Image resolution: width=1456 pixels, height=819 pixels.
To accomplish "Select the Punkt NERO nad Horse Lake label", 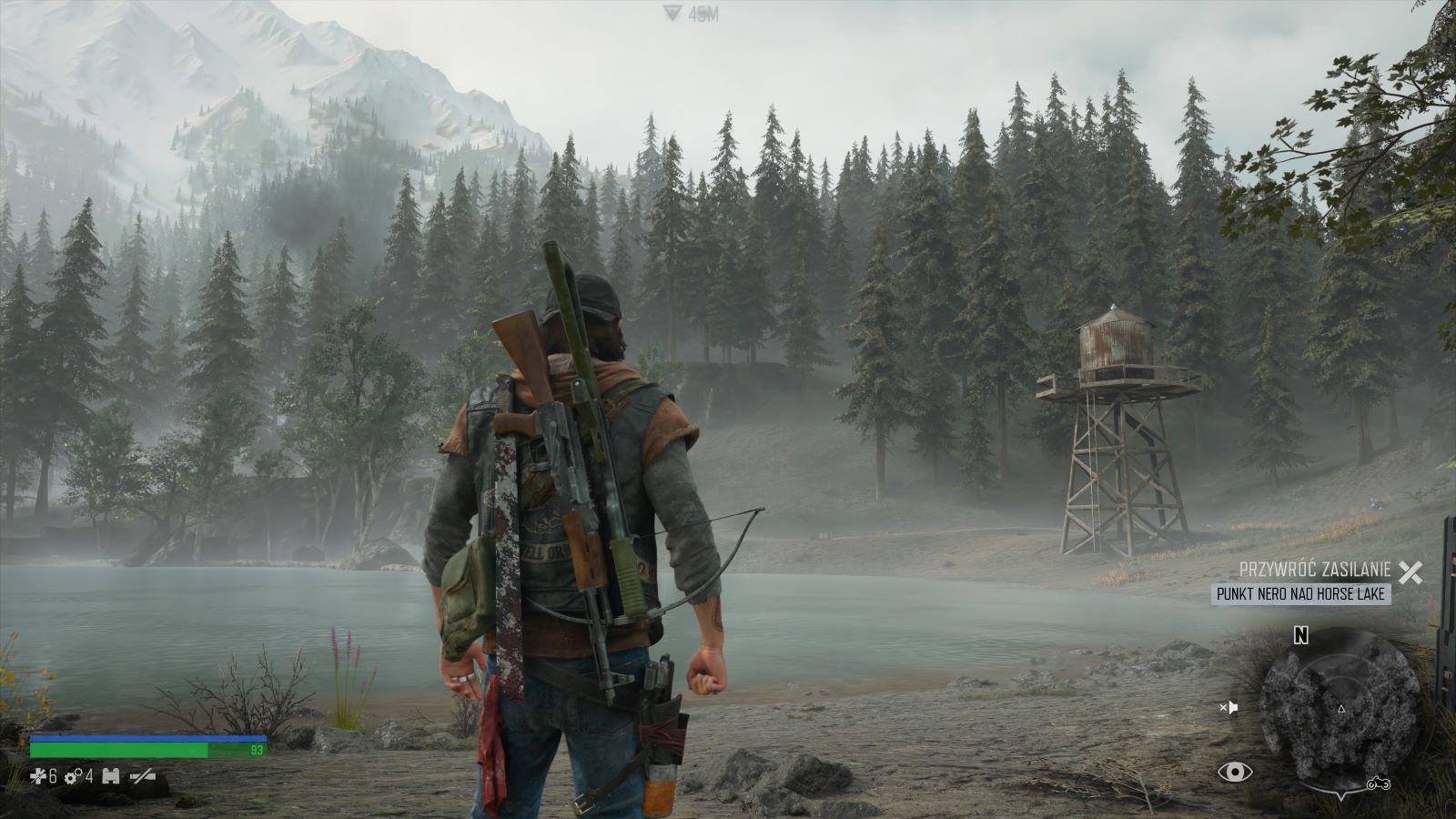I will coord(1300,594).
